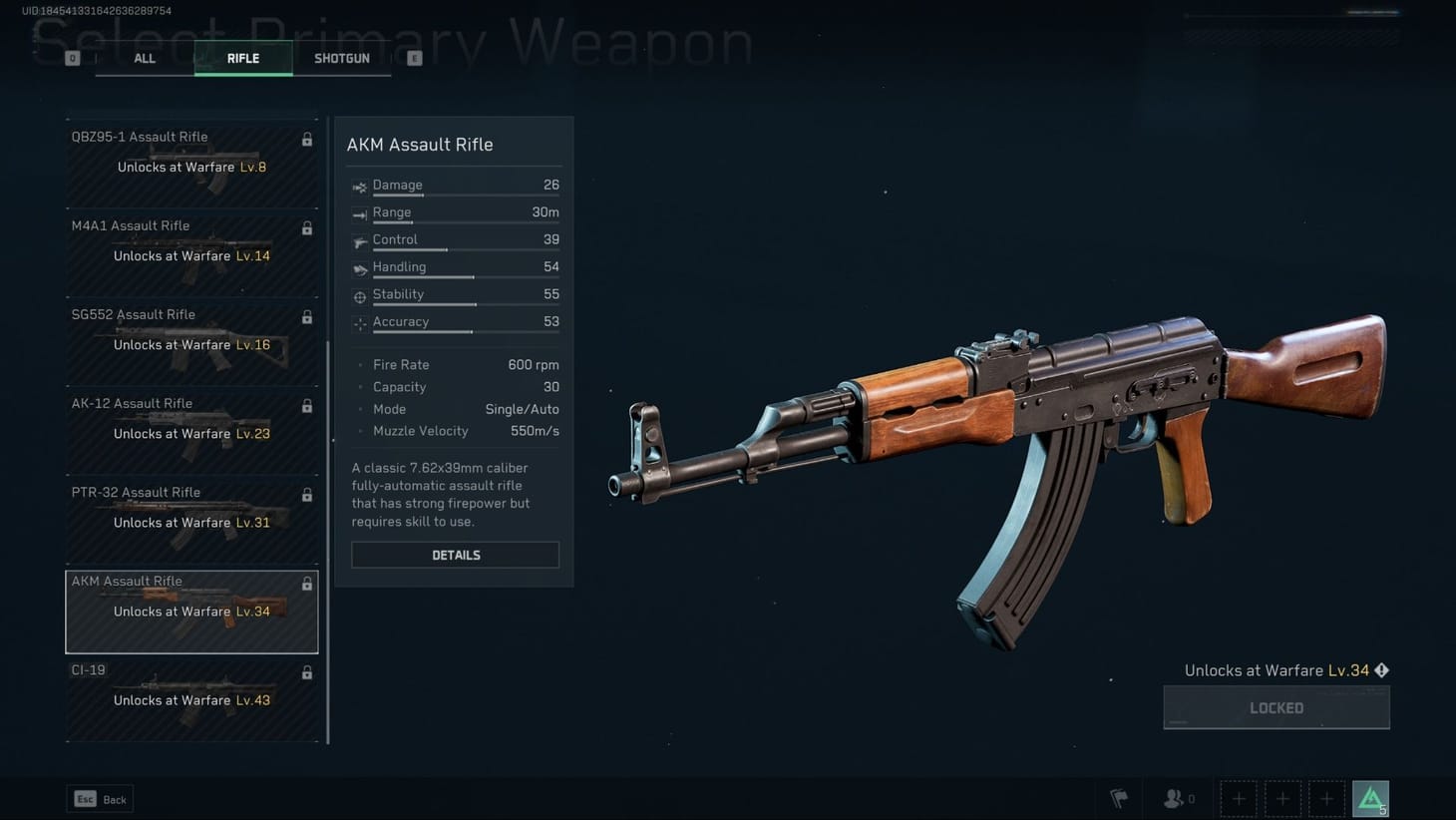Click the Stability crosshair icon

point(359,294)
